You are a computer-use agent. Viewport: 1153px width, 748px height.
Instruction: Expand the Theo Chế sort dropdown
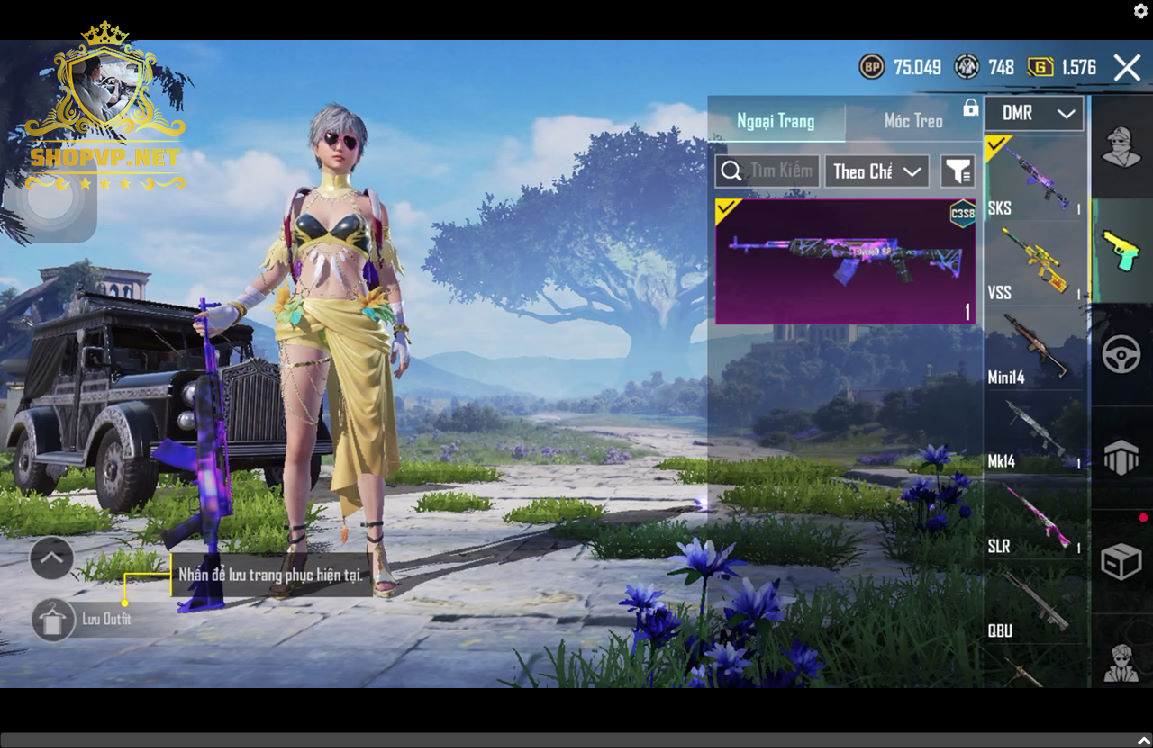(877, 172)
